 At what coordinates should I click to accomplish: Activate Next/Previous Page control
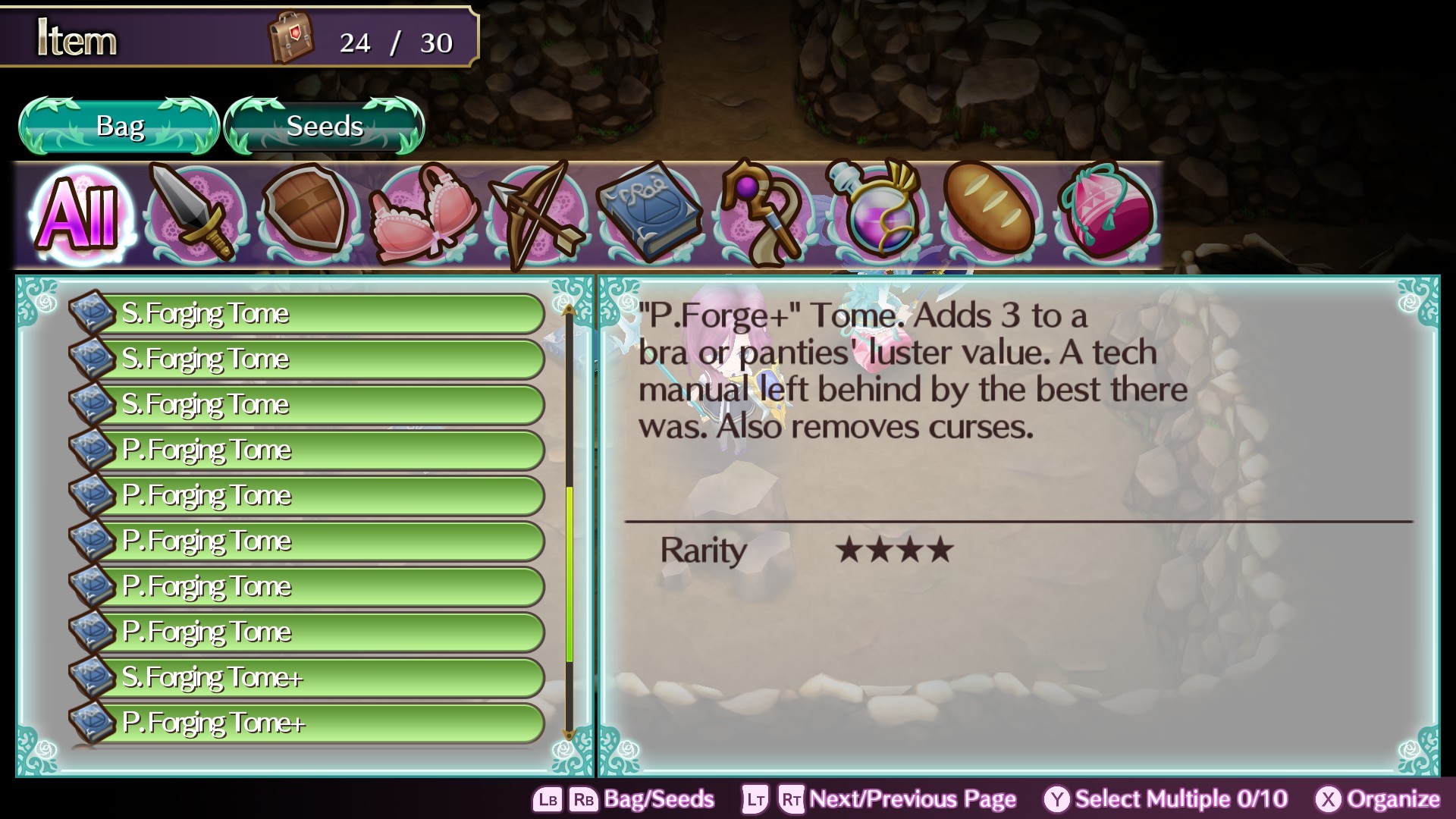(x=910, y=799)
